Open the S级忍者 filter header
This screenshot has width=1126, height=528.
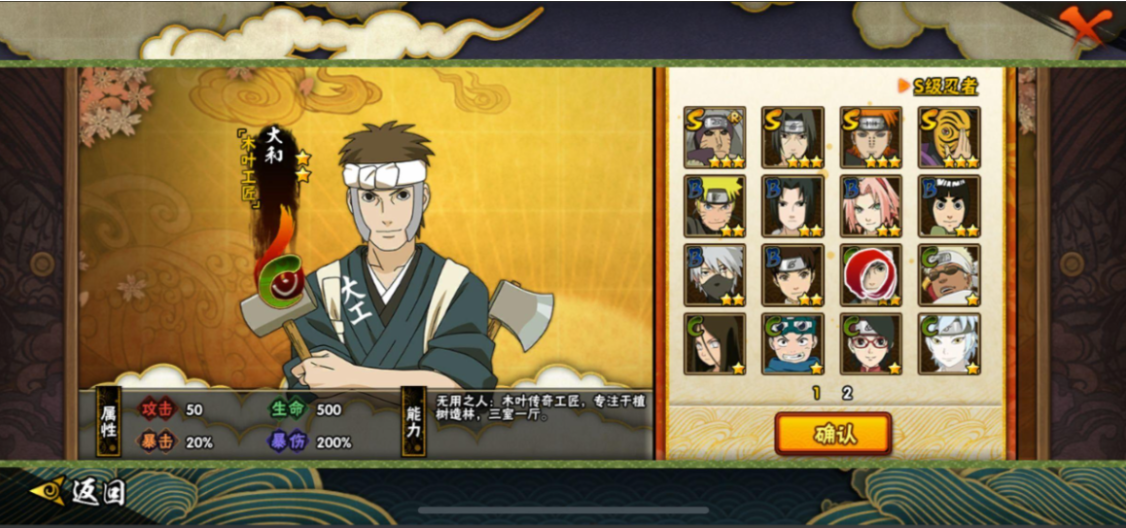point(938,86)
